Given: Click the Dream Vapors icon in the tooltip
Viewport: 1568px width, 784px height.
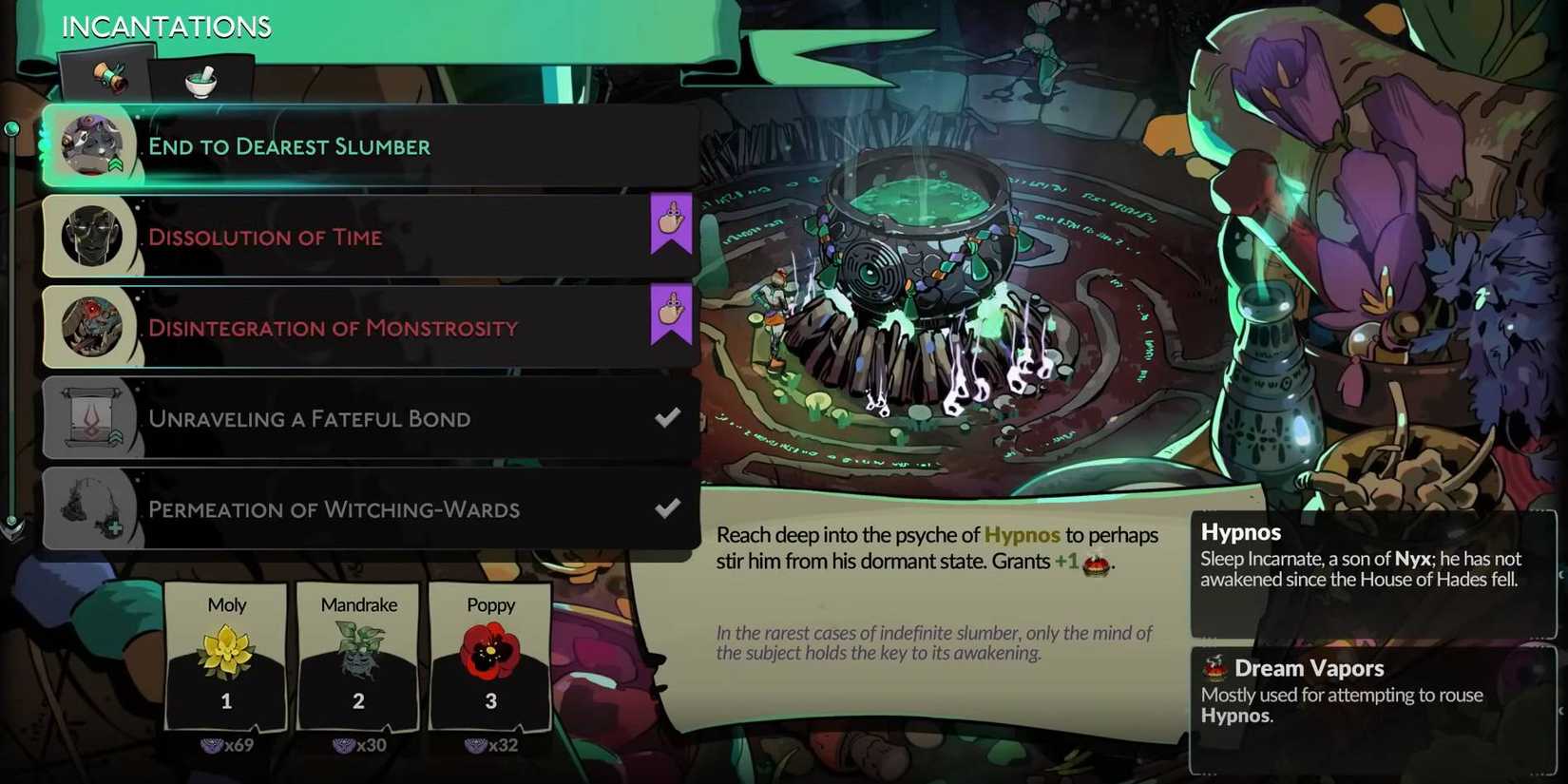Looking at the screenshot, I should click(1214, 668).
